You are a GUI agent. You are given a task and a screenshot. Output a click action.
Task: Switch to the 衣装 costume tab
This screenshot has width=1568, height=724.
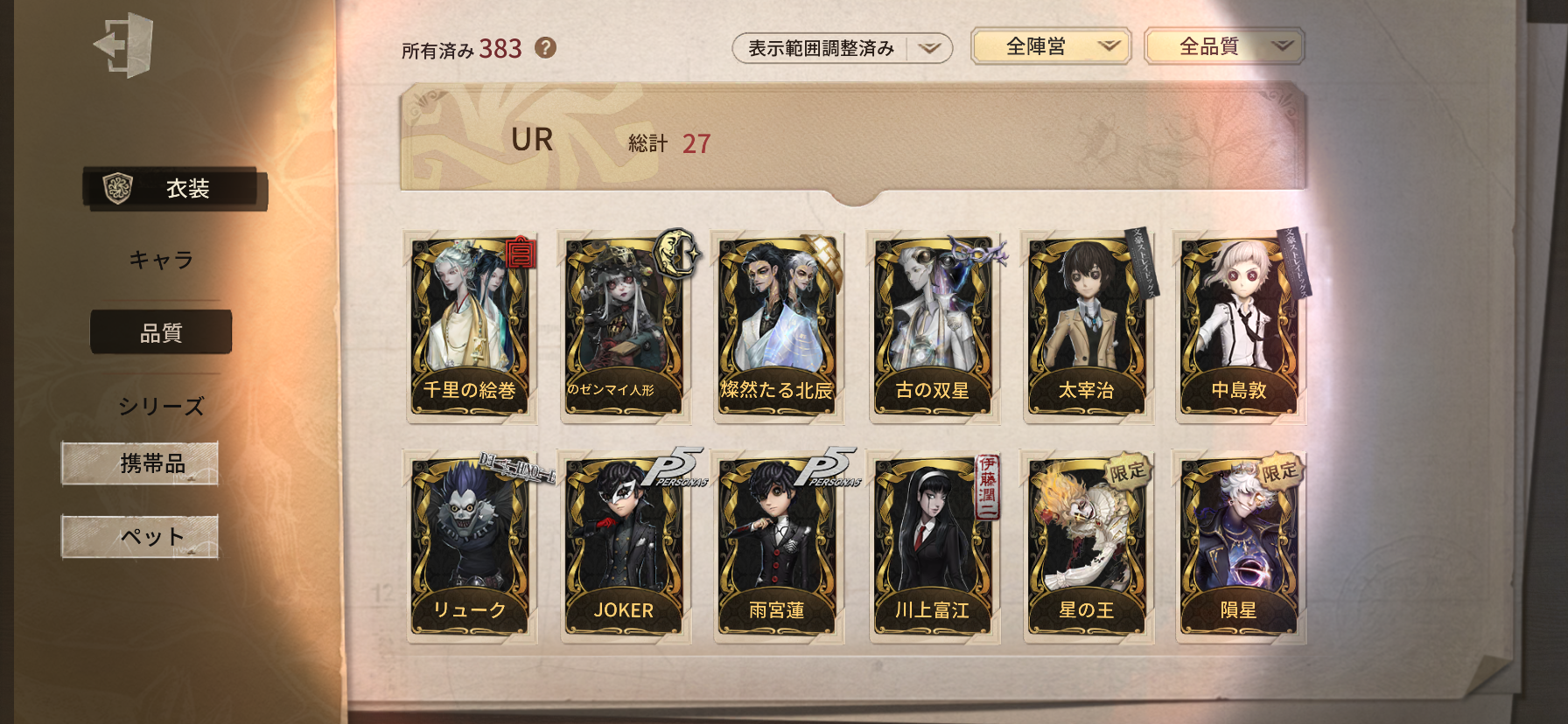(x=175, y=188)
